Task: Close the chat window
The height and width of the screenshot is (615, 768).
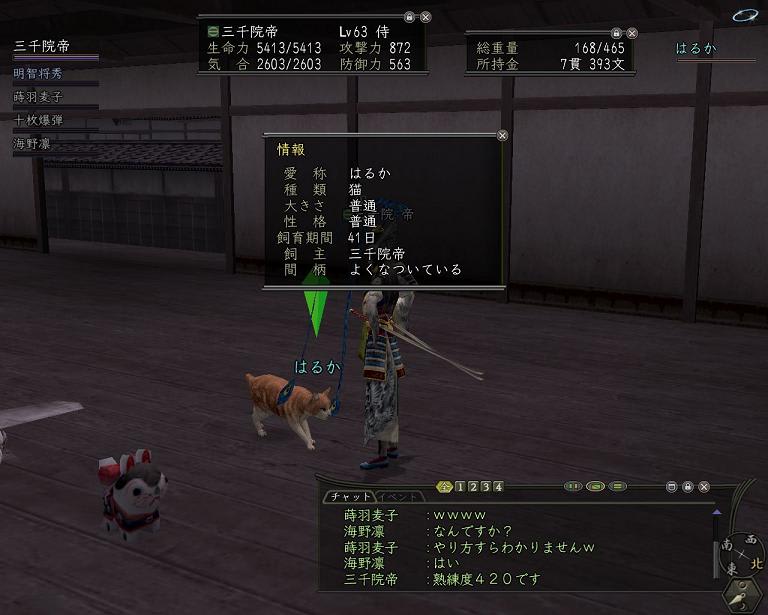Action: 704,487
